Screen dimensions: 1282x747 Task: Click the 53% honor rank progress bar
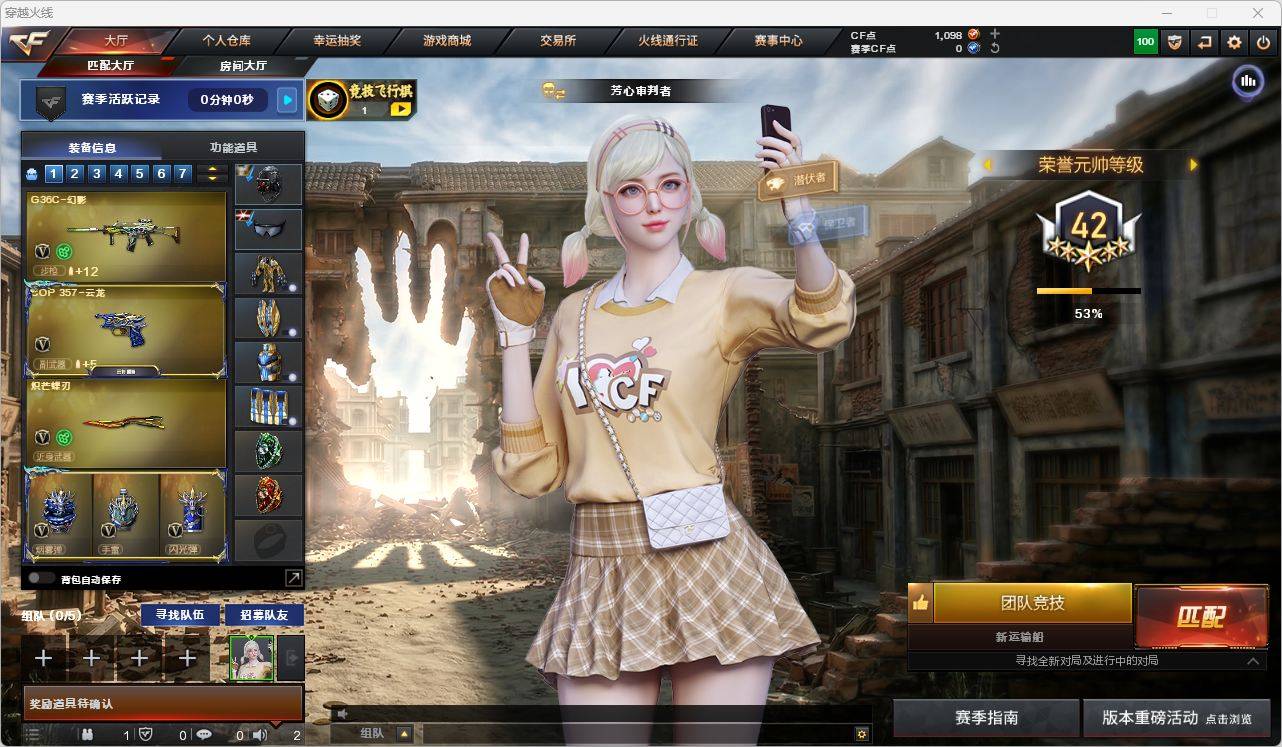tap(1087, 292)
